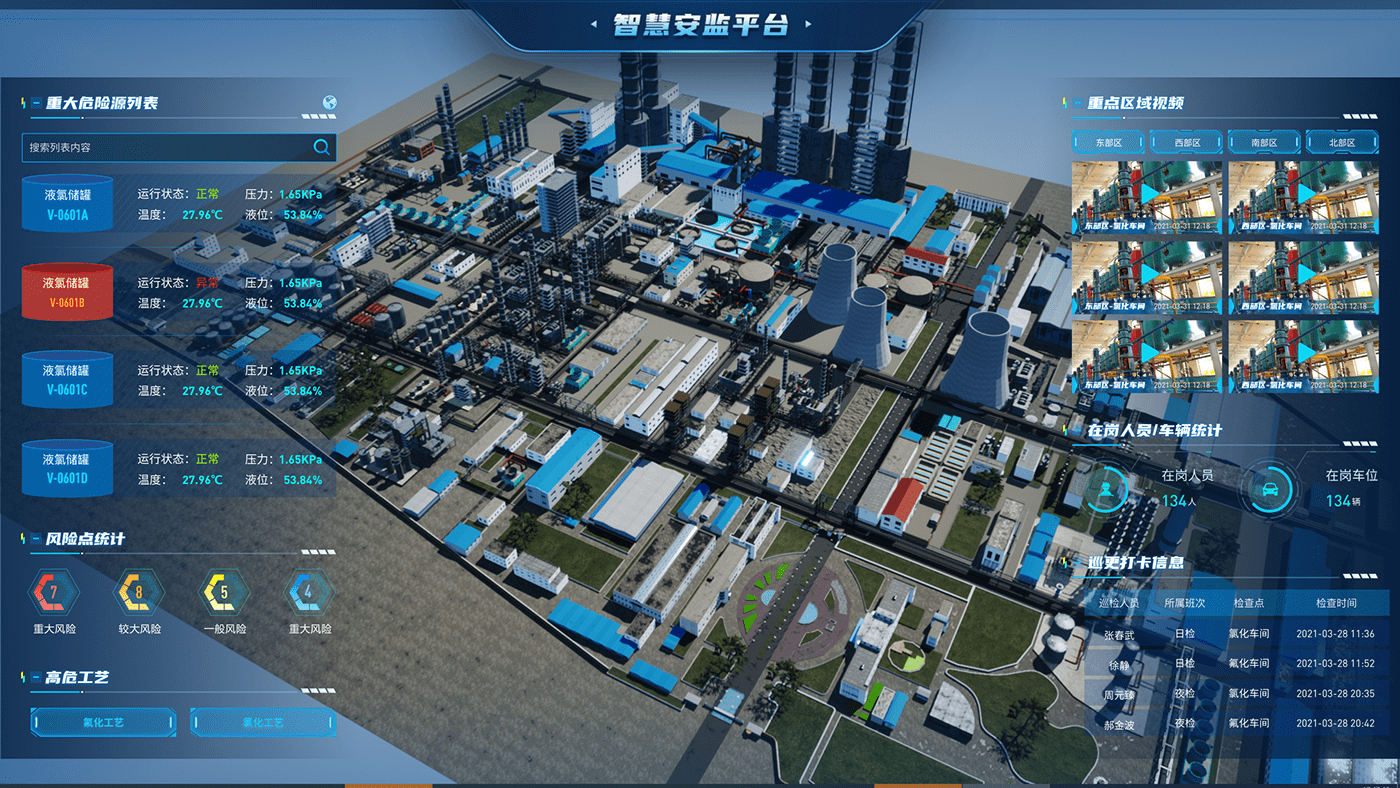Select the red 重大风险 shield icon showing 7
Viewport: 1400px width, 788px height.
pyautogui.click(x=52, y=593)
